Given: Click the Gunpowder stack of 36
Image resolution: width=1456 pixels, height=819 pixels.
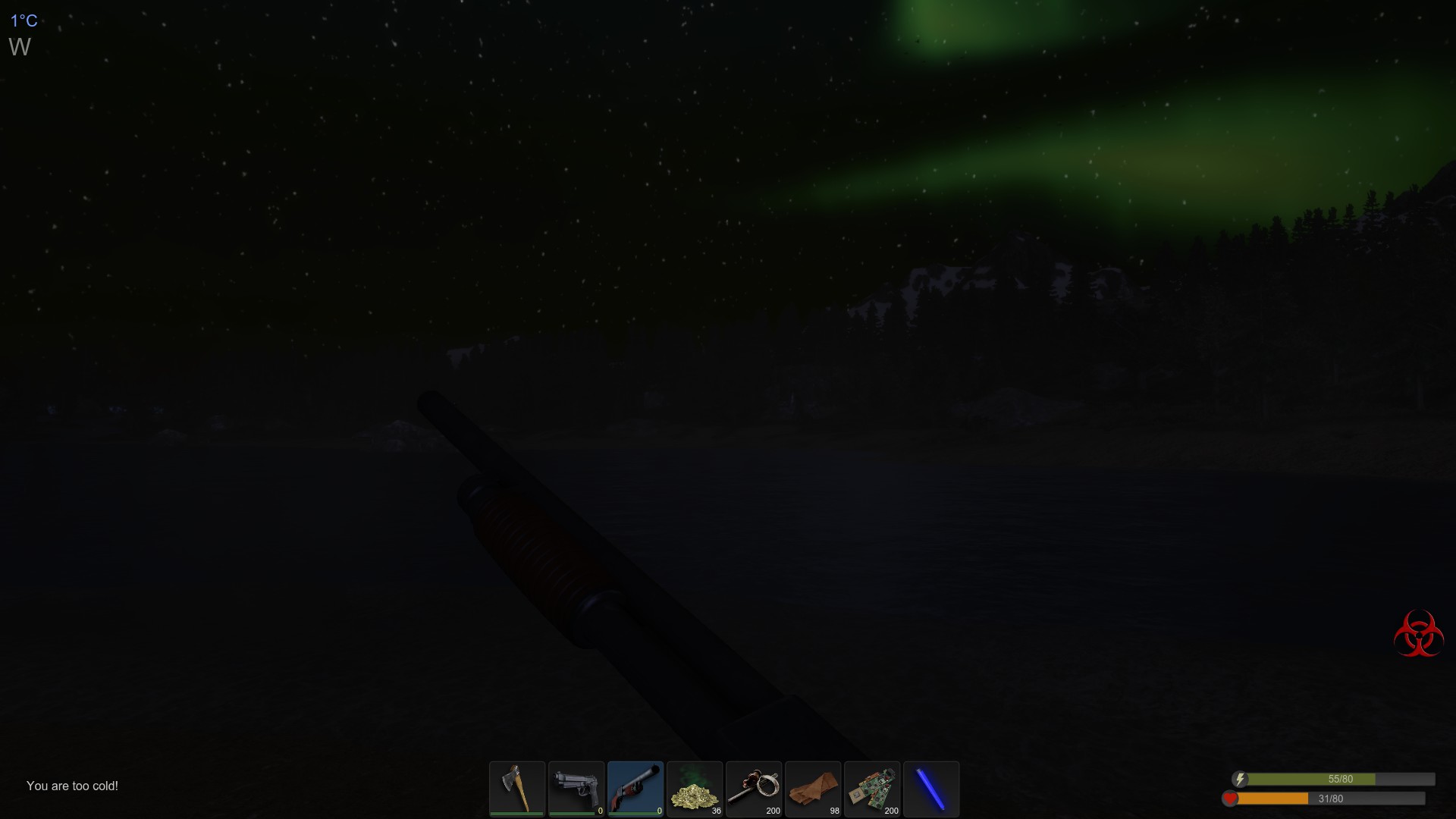Looking at the screenshot, I should (x=695, y=789).
